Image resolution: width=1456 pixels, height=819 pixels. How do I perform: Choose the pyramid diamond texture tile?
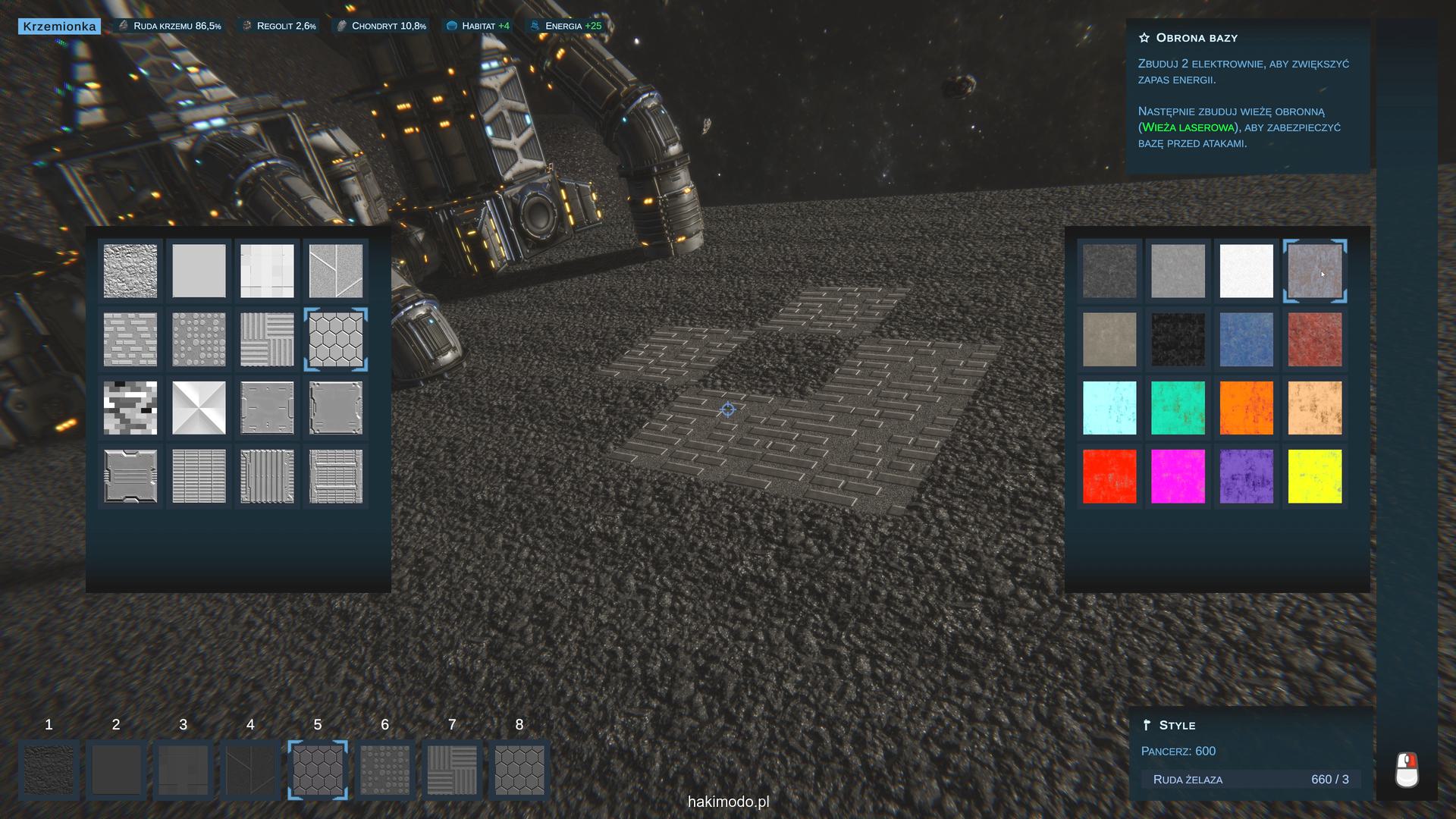199,408
